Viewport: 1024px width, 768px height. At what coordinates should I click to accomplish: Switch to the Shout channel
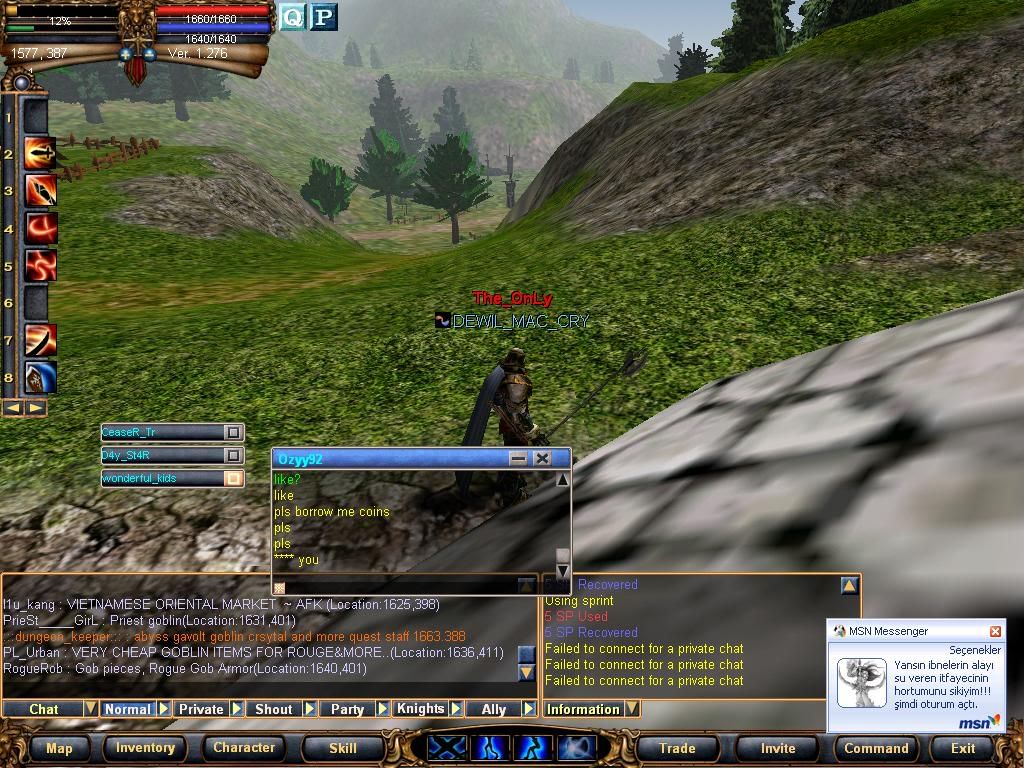tap(273, 709)
